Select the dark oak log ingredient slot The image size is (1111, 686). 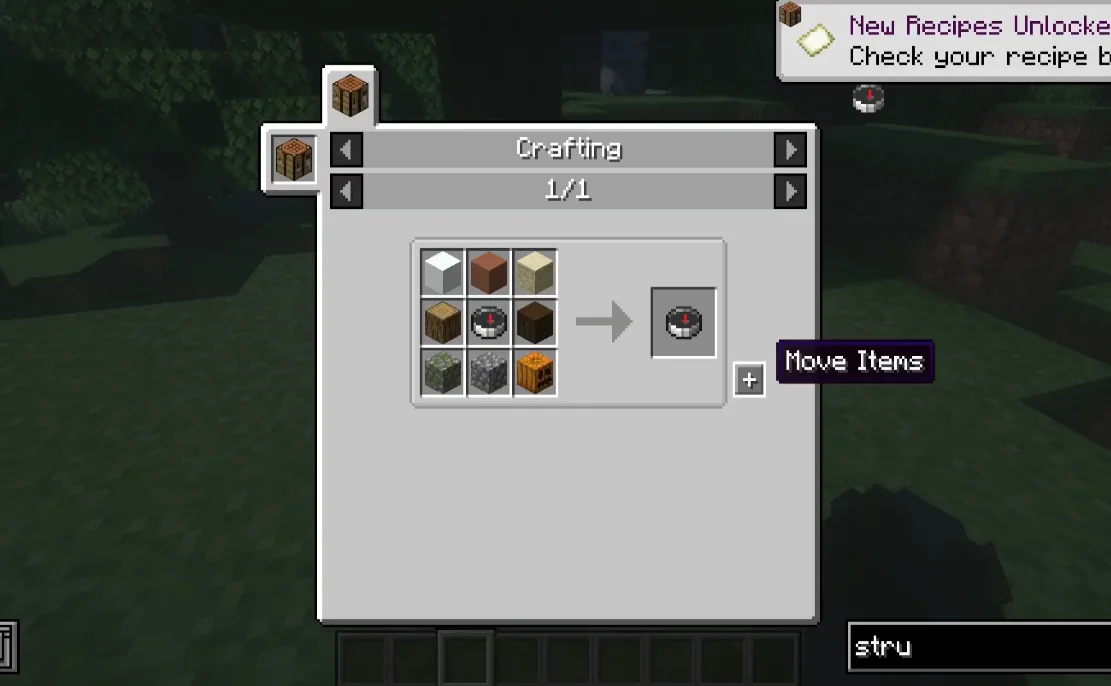(x=535, y=322)
